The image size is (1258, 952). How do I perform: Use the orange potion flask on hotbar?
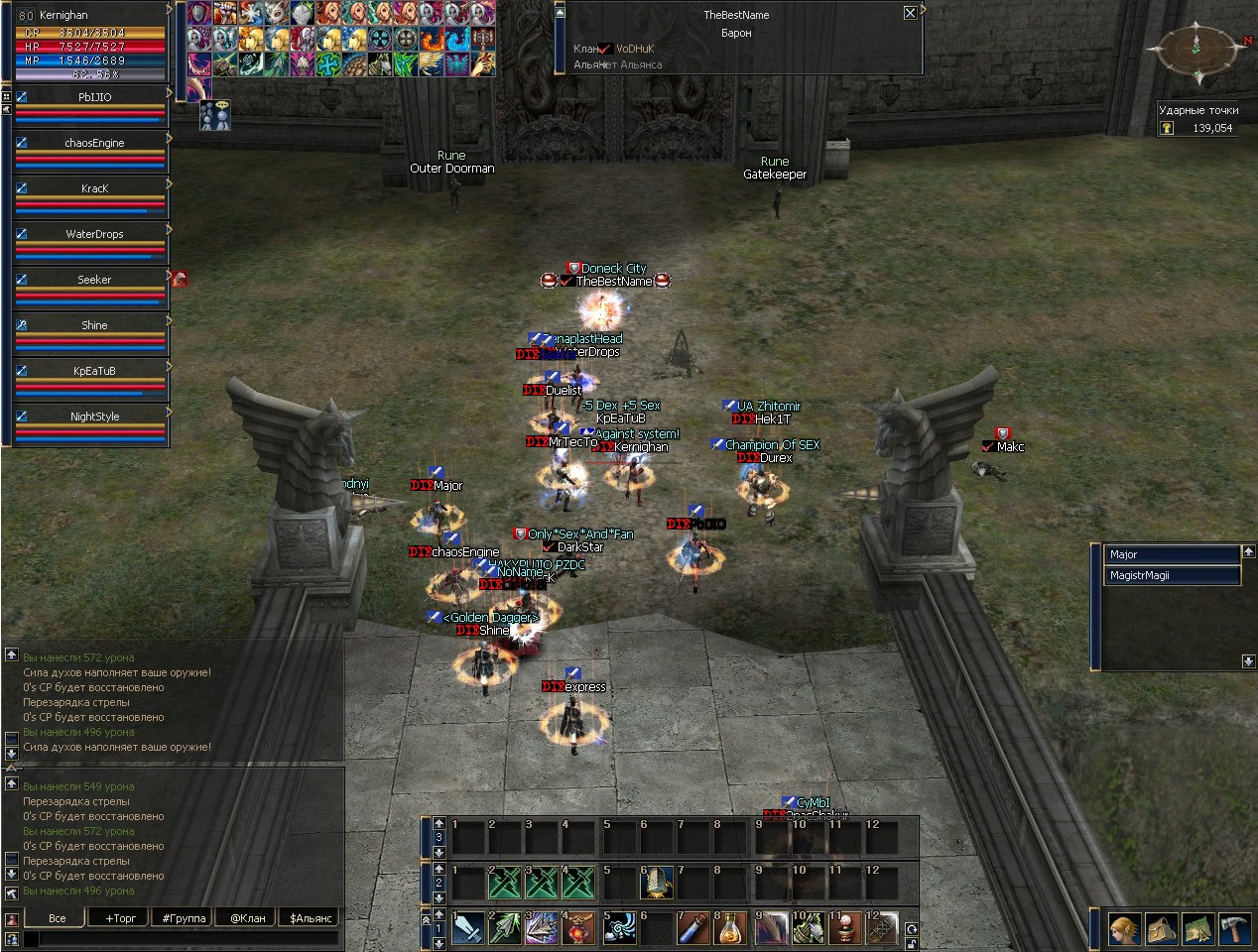point(730,929)
